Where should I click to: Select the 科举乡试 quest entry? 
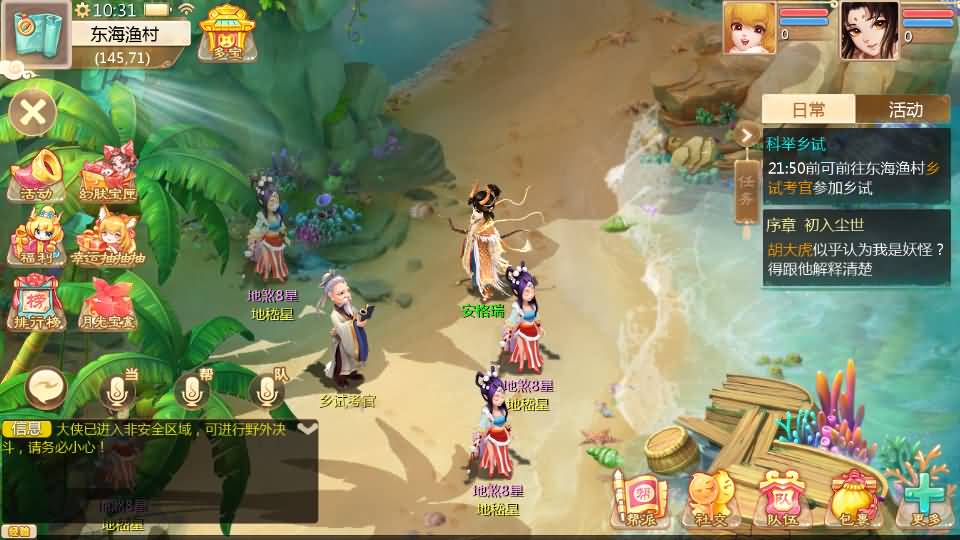click(856, 166)
